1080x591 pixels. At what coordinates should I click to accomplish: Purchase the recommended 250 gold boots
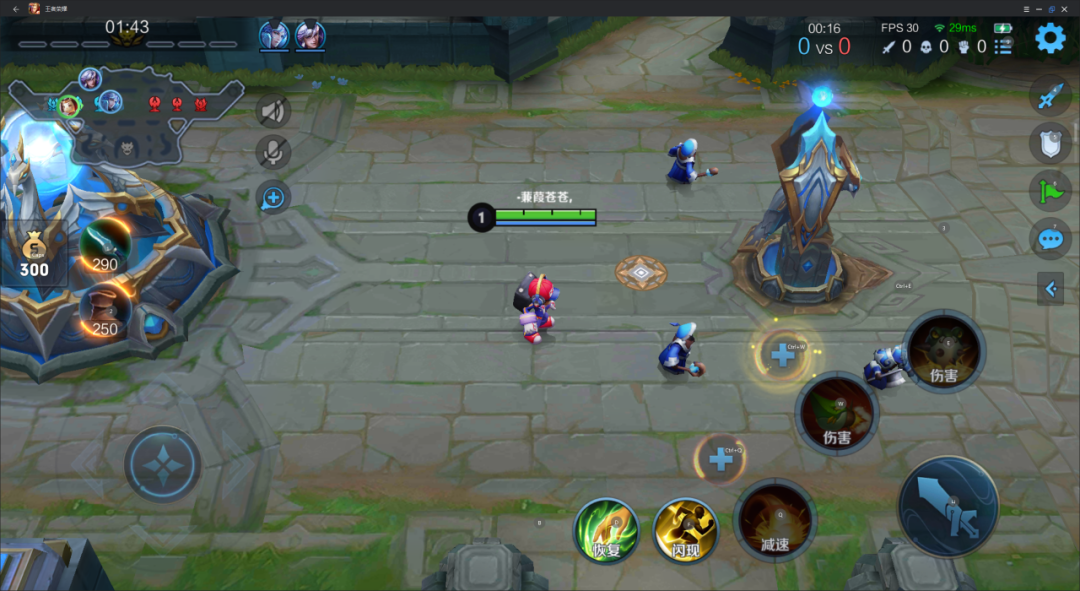pos(105,309)
